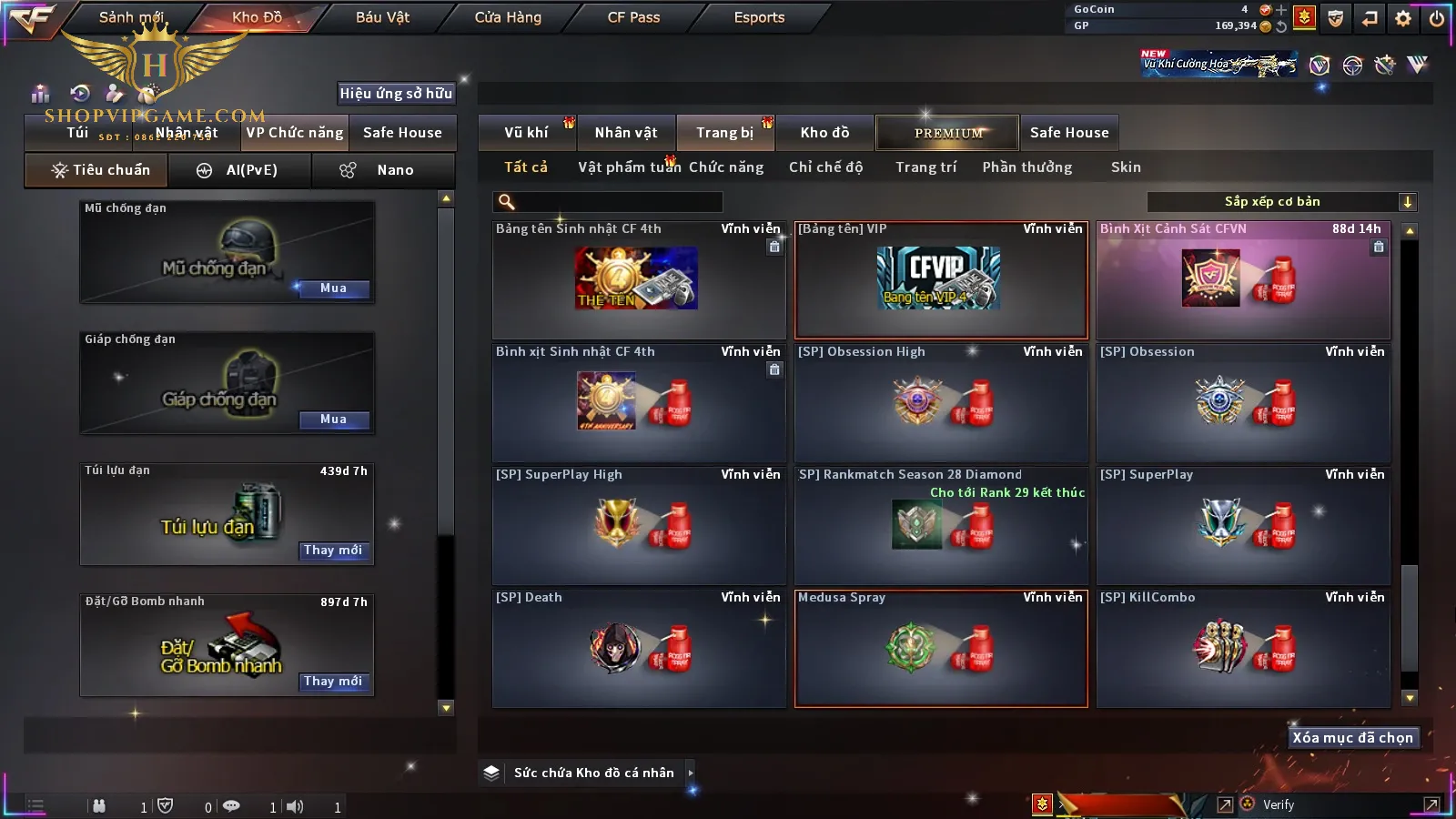Choose the [SP] KillCombo spray item

point(1243,648)
